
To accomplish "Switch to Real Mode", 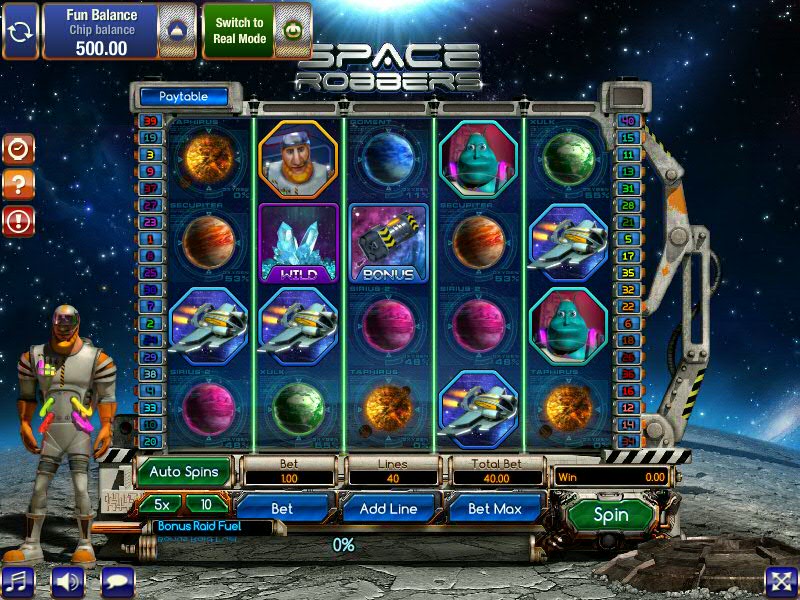I will (238, 30).
